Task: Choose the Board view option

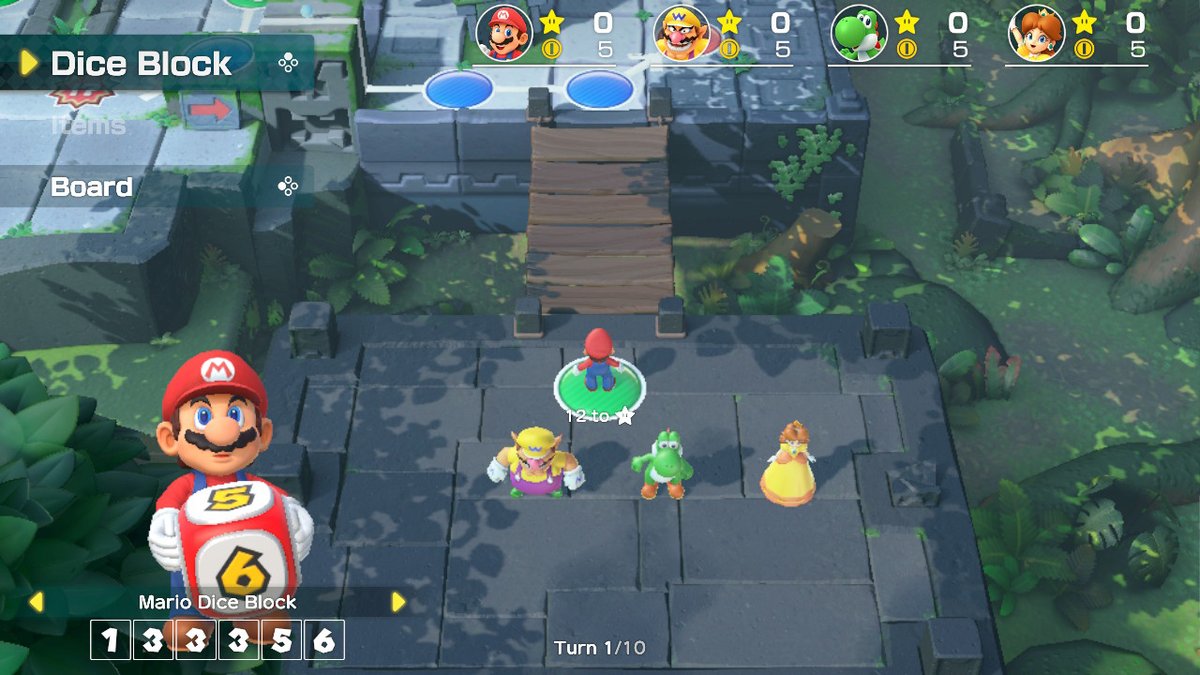Action: pos(92,187)
